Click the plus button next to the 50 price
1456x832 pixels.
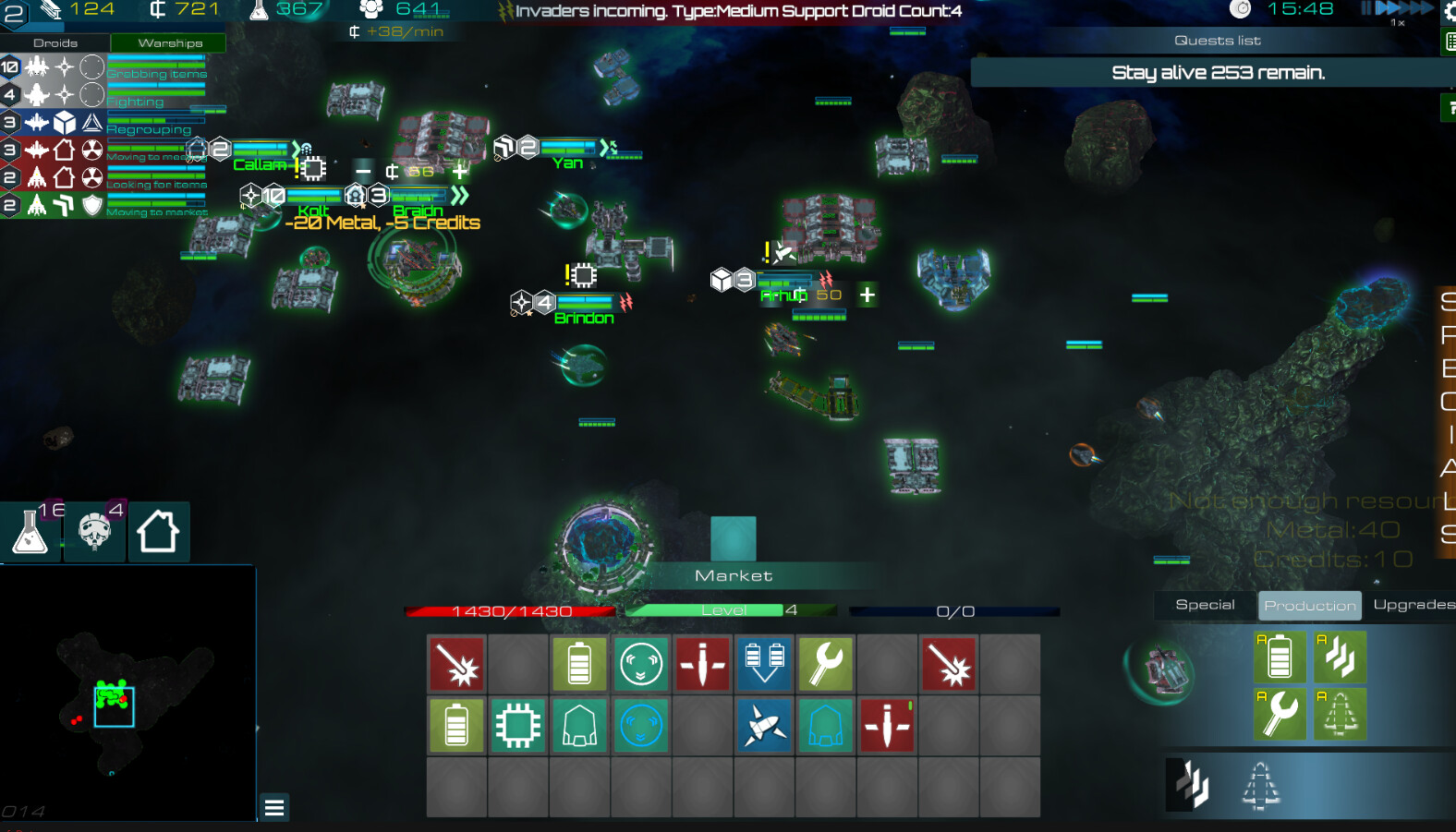(867, 295)
